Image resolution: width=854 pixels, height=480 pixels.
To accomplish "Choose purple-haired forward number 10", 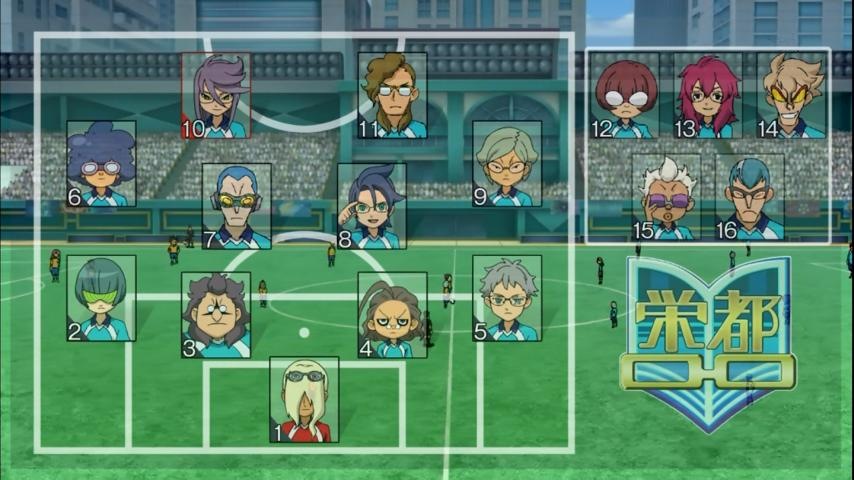I will [216, 96].
